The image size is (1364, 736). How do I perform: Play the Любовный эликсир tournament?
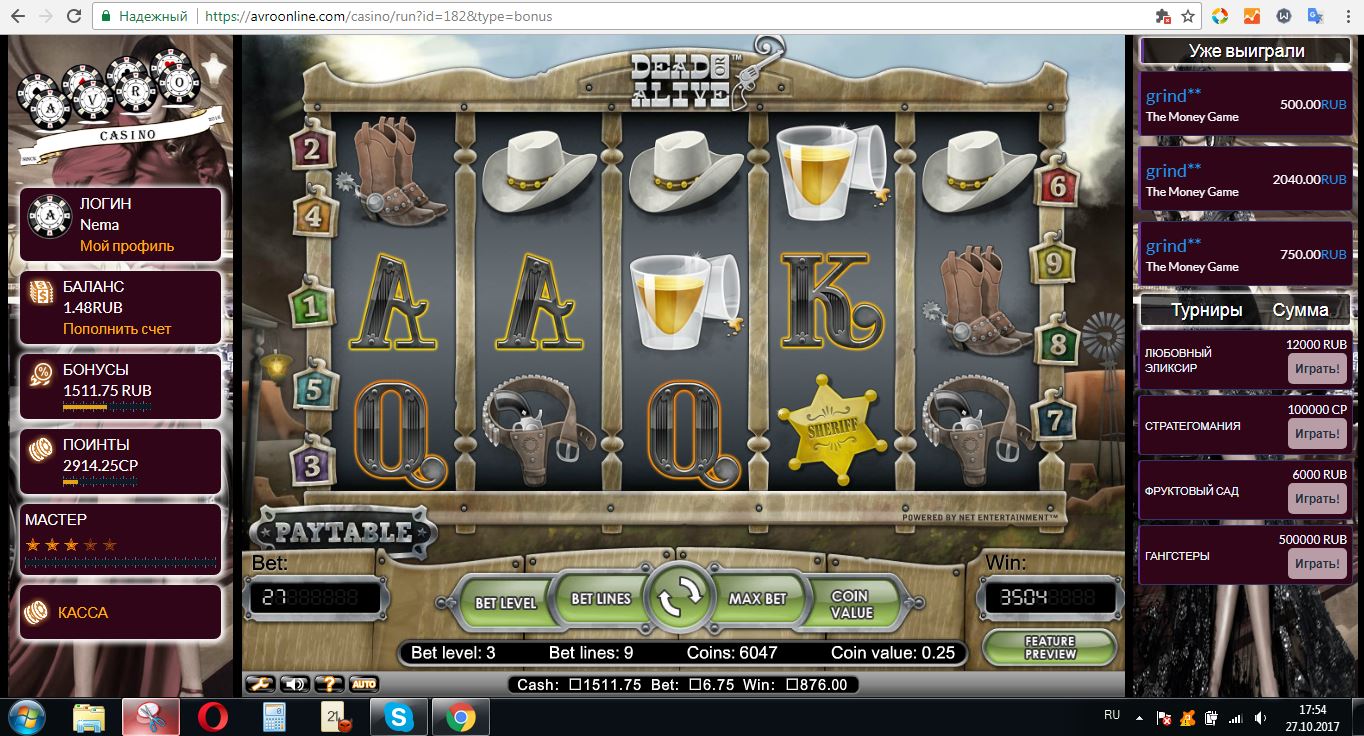click(x=1316, y=369)
